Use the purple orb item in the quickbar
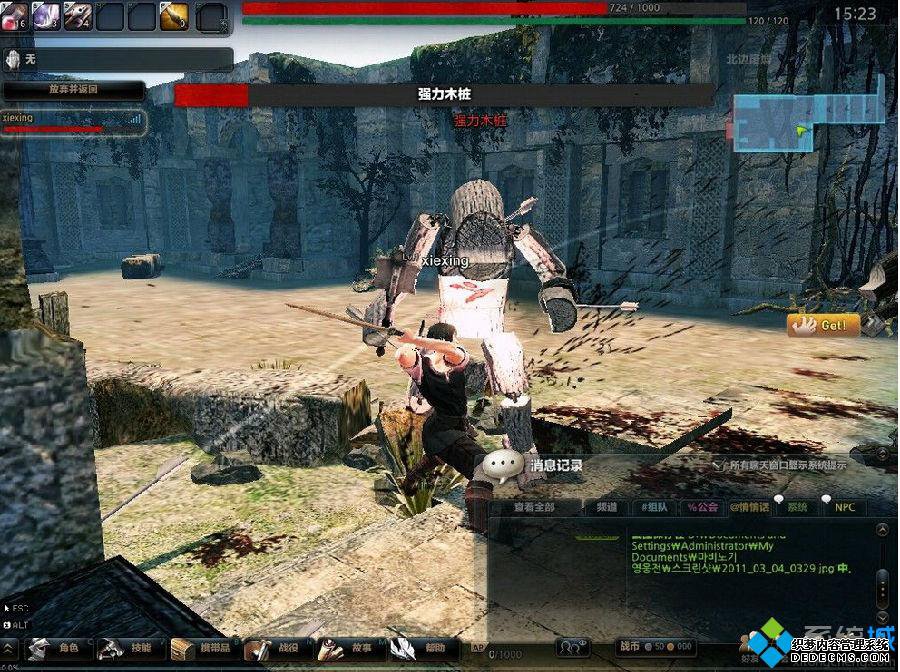The image size is (900, 672). (x=46, y=15)
